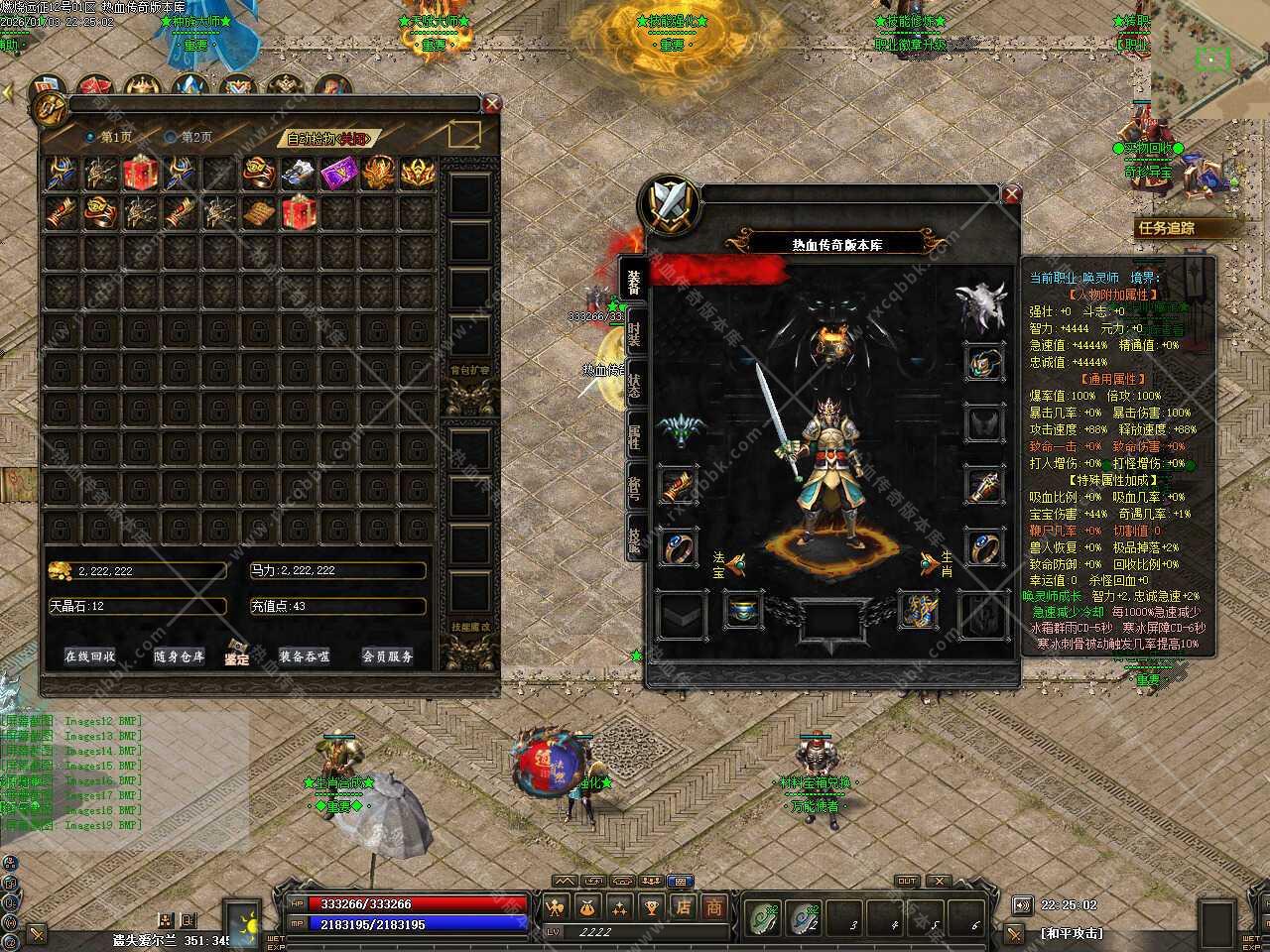Close the character equipment panel
Screen dimensions: 1270x952
[1011, 194]
